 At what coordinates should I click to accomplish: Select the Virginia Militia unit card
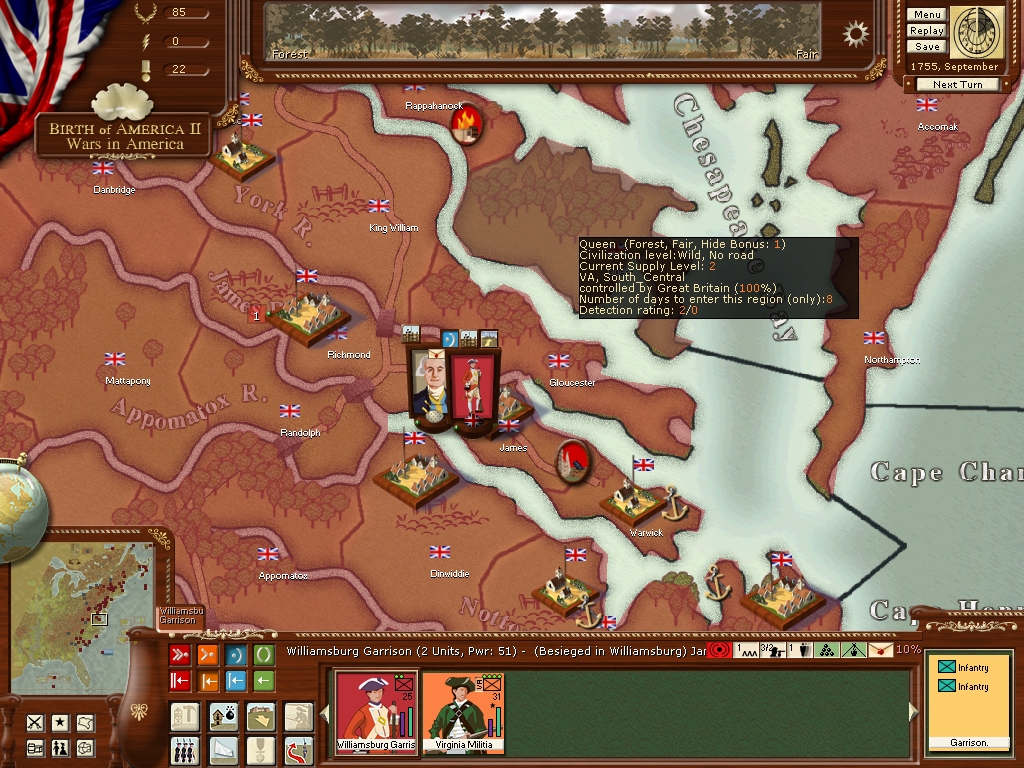coord(463,712)
